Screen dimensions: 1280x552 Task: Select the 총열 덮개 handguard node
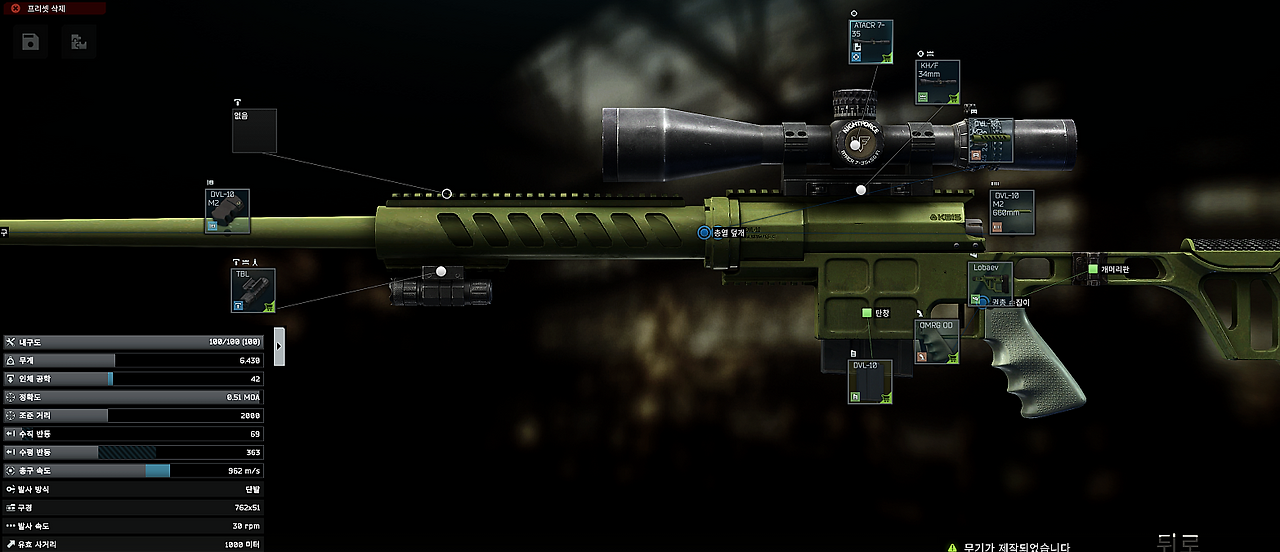pos(703,233)
